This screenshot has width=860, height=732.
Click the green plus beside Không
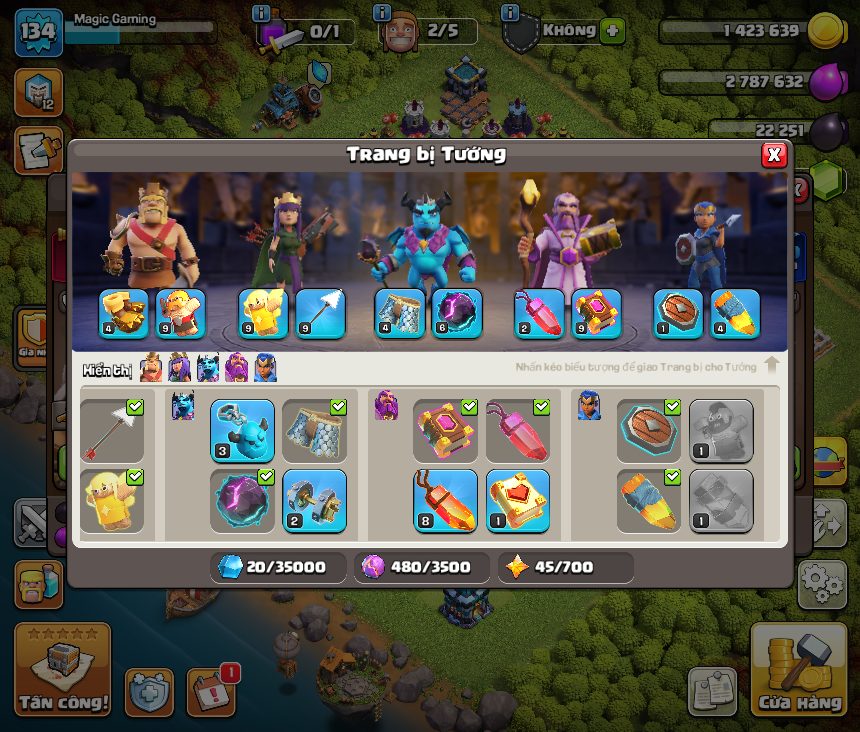(x=613, y=31)
